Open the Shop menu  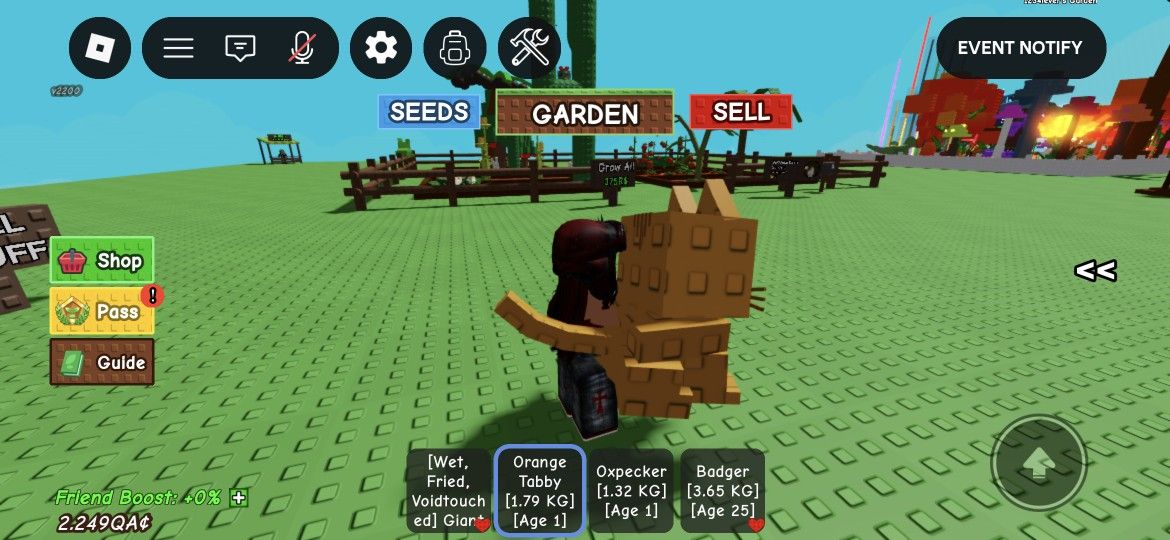click(x=102, y=261)
